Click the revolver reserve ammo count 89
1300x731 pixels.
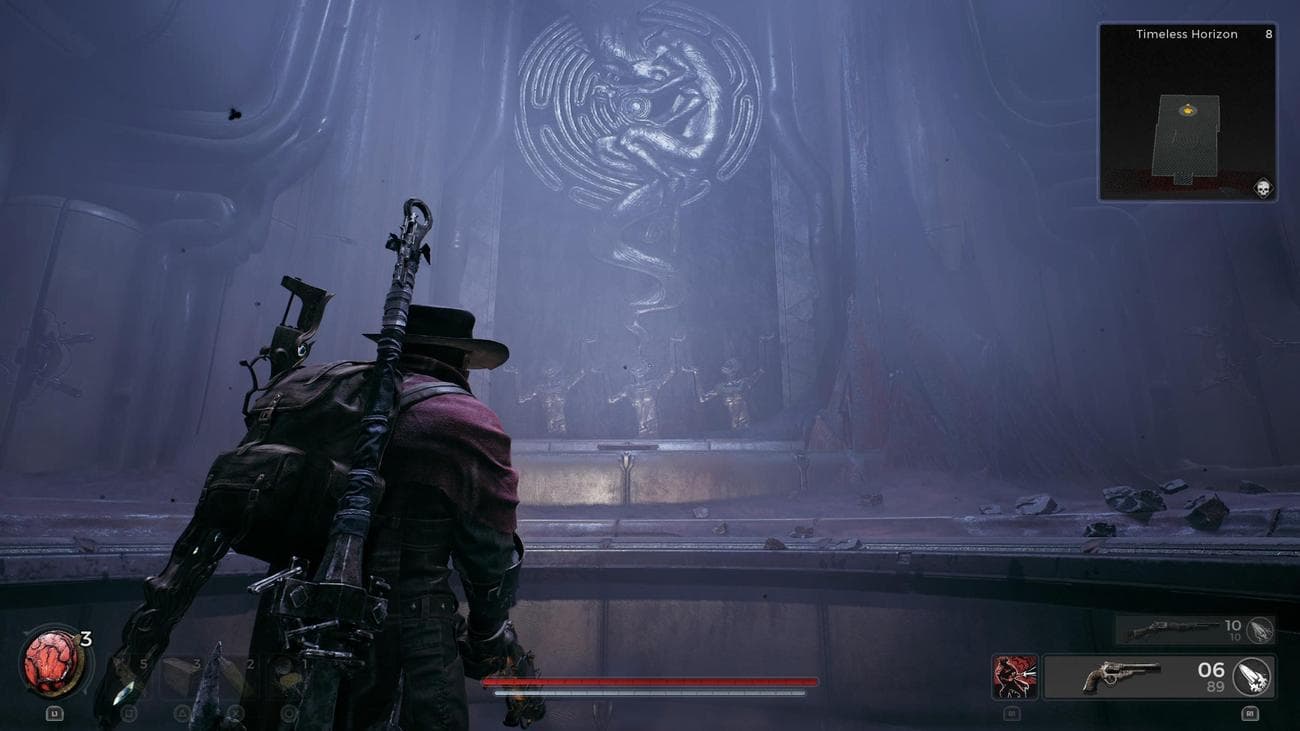[1215, 686]
